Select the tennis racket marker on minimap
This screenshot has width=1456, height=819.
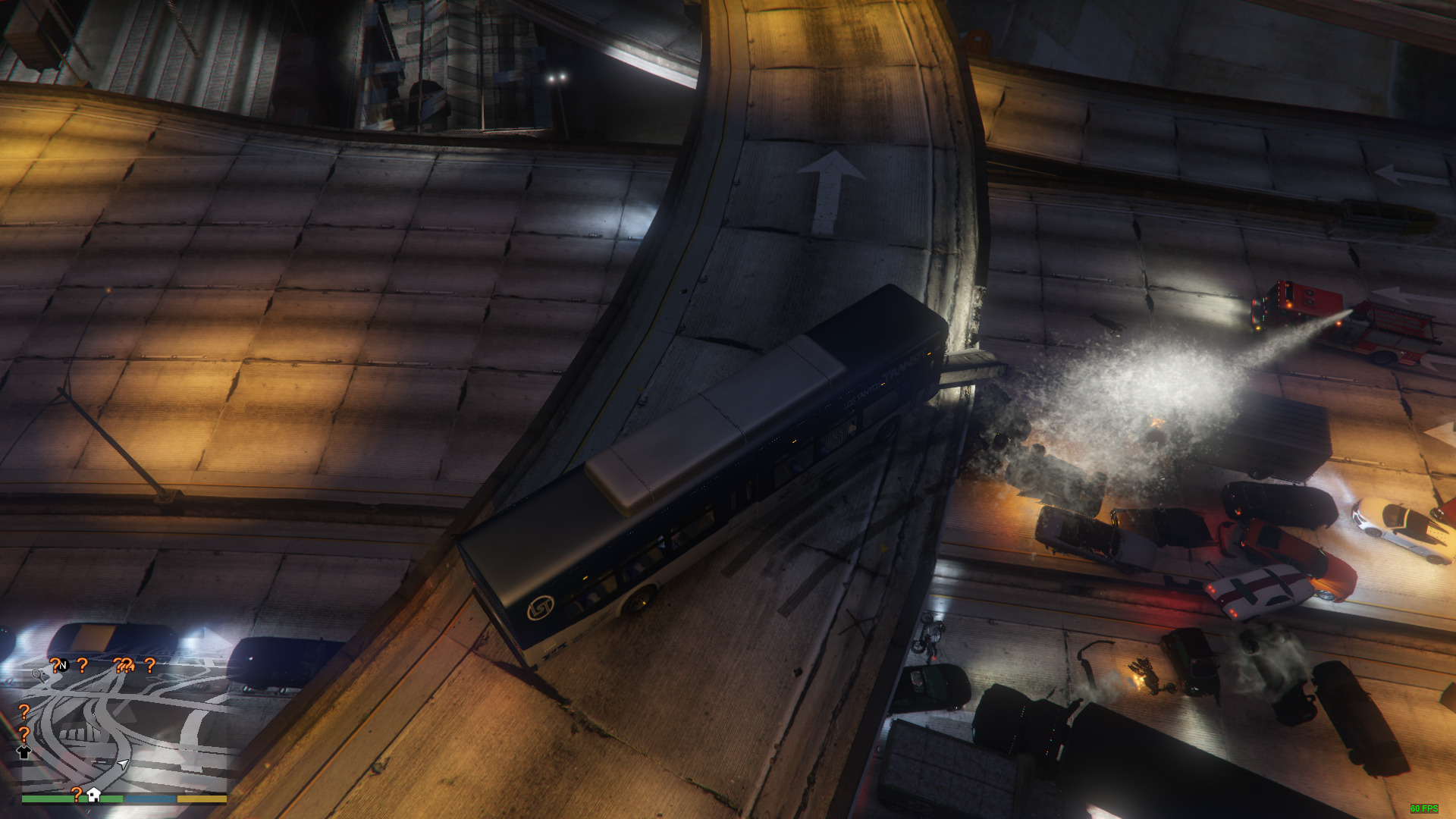[37, 673]
